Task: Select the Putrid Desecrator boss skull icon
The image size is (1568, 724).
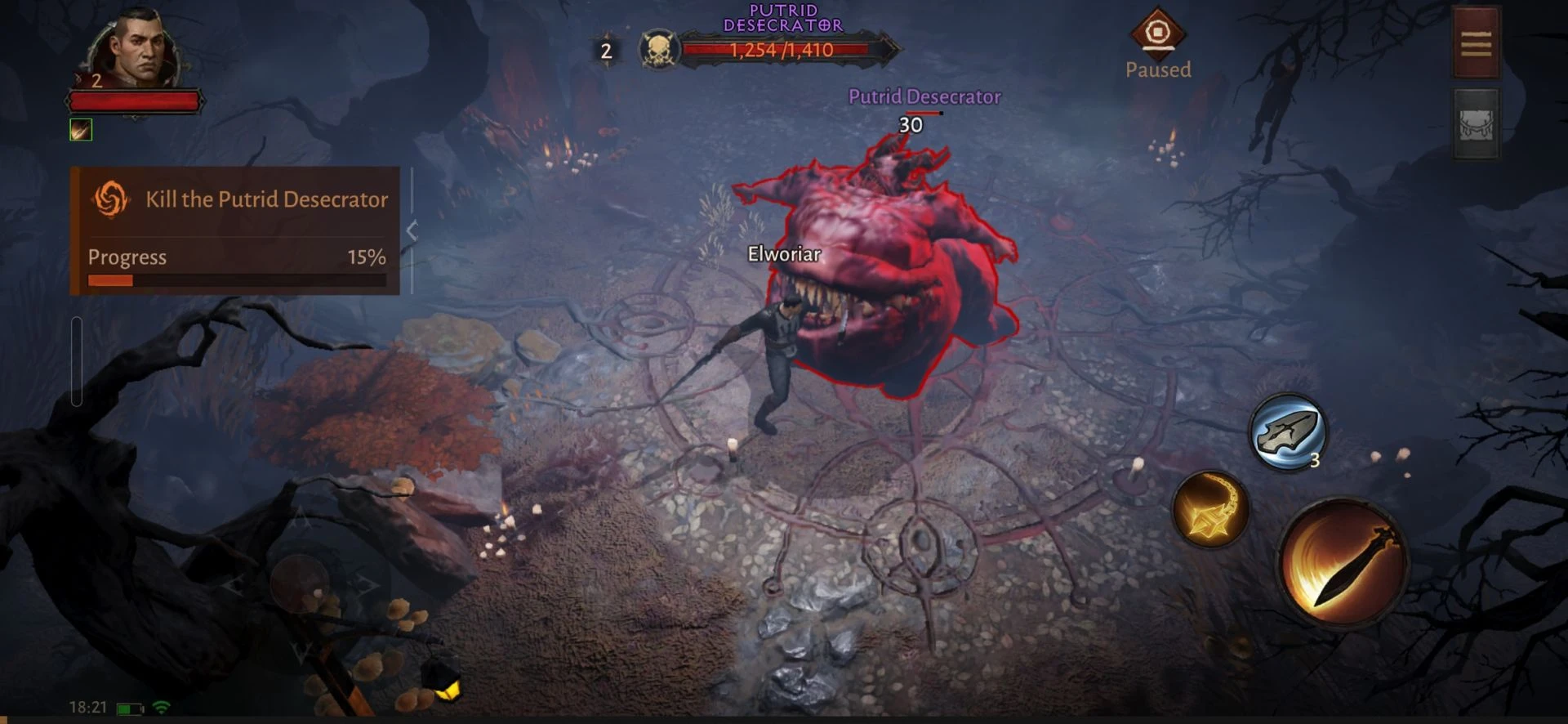Action: 659,51
